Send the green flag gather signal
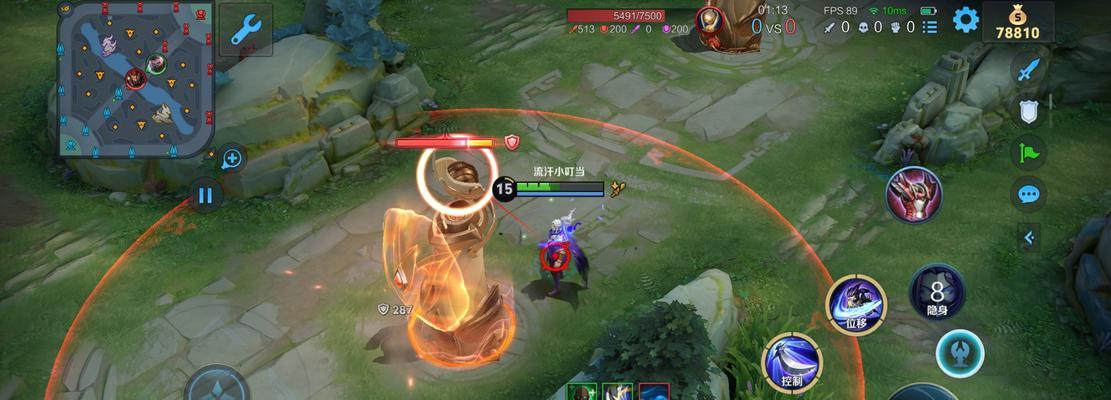The image size is (1111, 400). pos(1028,153)
